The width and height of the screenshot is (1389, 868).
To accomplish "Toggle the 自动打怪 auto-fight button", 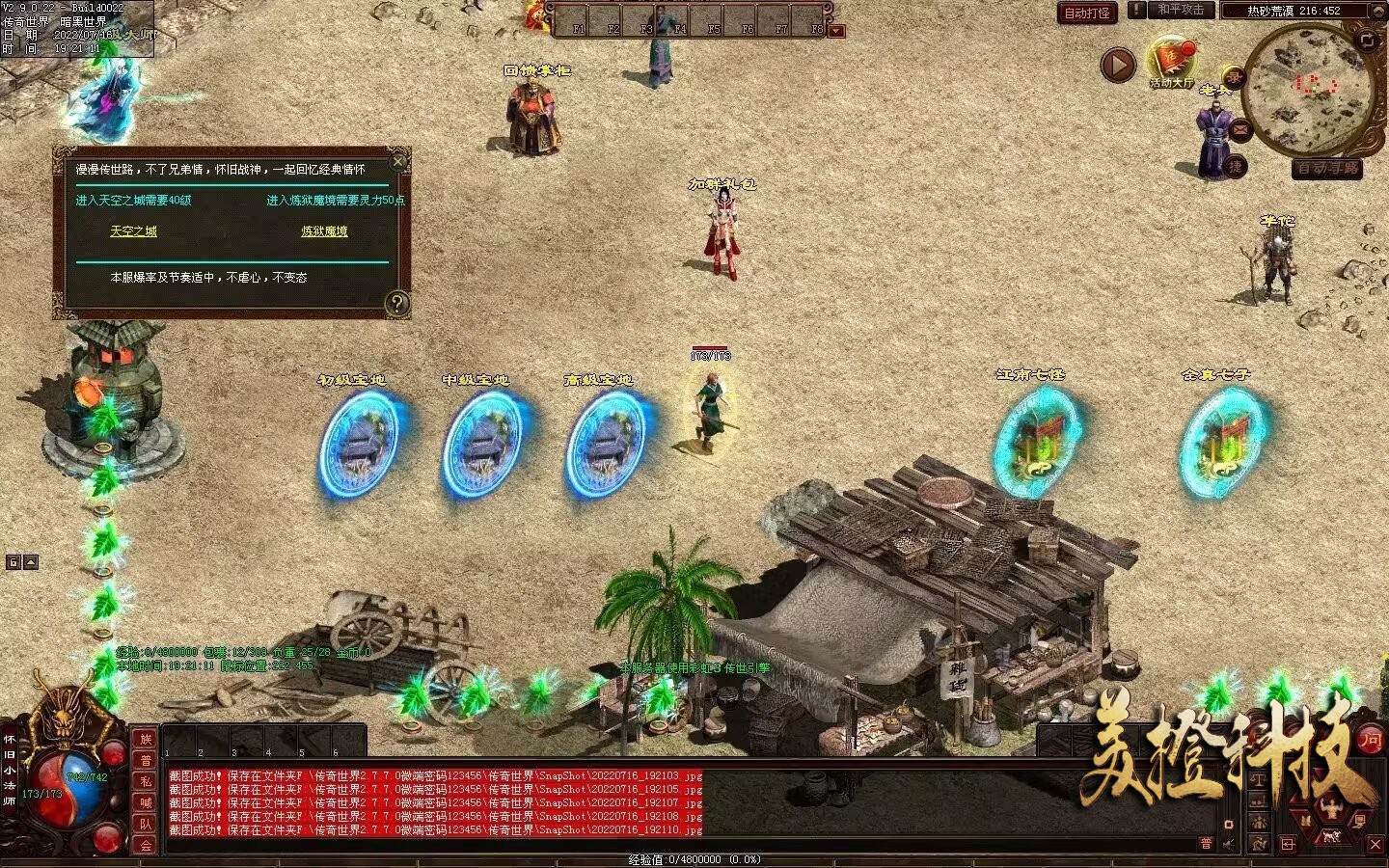I will pyautogui.click(x=1087, y=13).
